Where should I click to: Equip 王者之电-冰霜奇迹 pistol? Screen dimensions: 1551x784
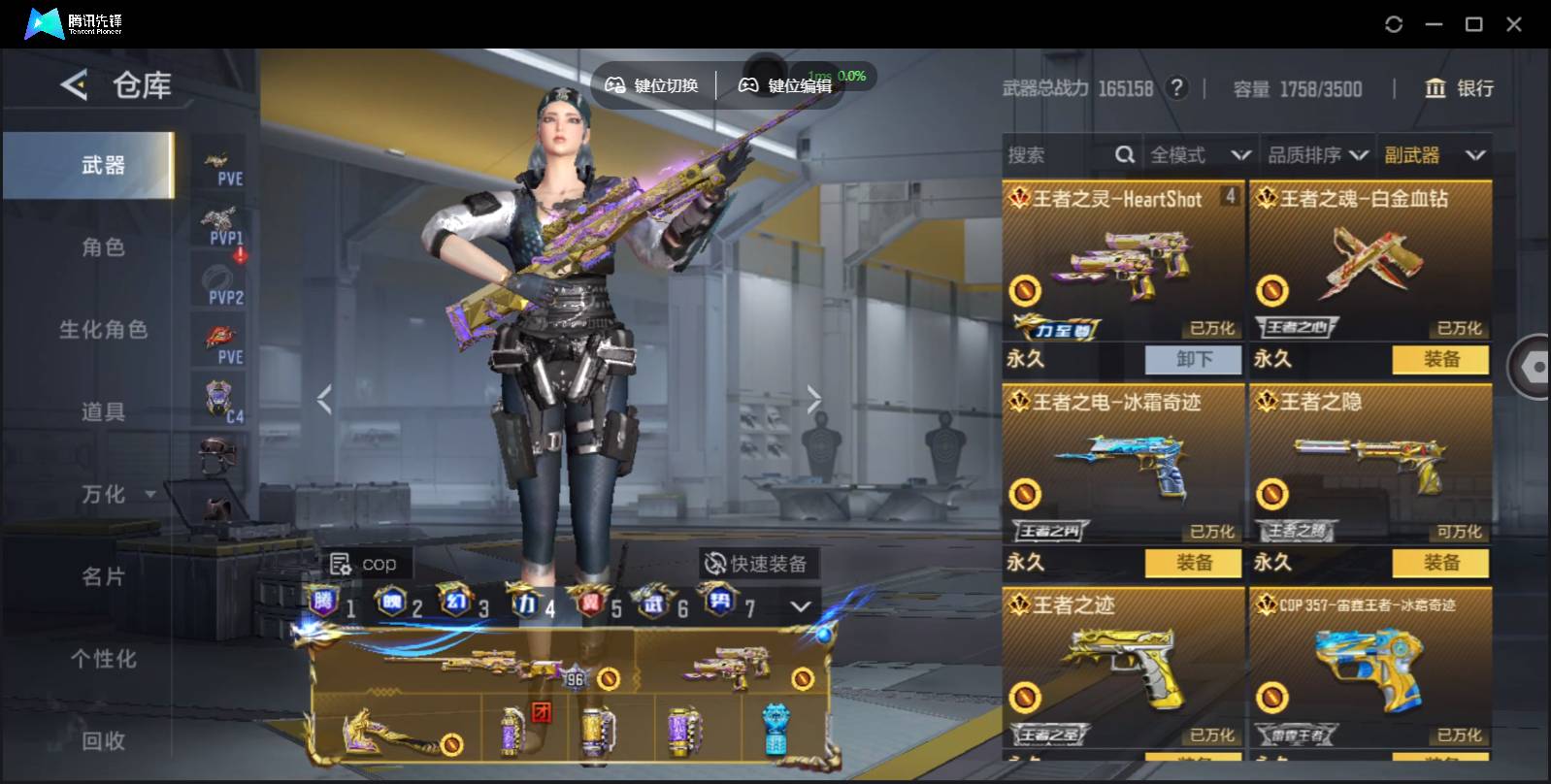1193,563
